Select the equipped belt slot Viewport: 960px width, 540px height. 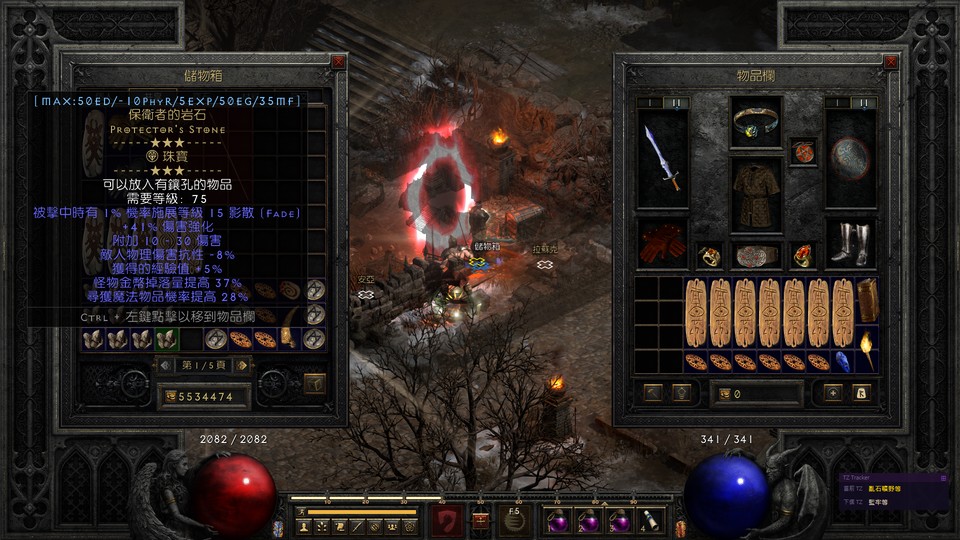(x=755, y=256)
